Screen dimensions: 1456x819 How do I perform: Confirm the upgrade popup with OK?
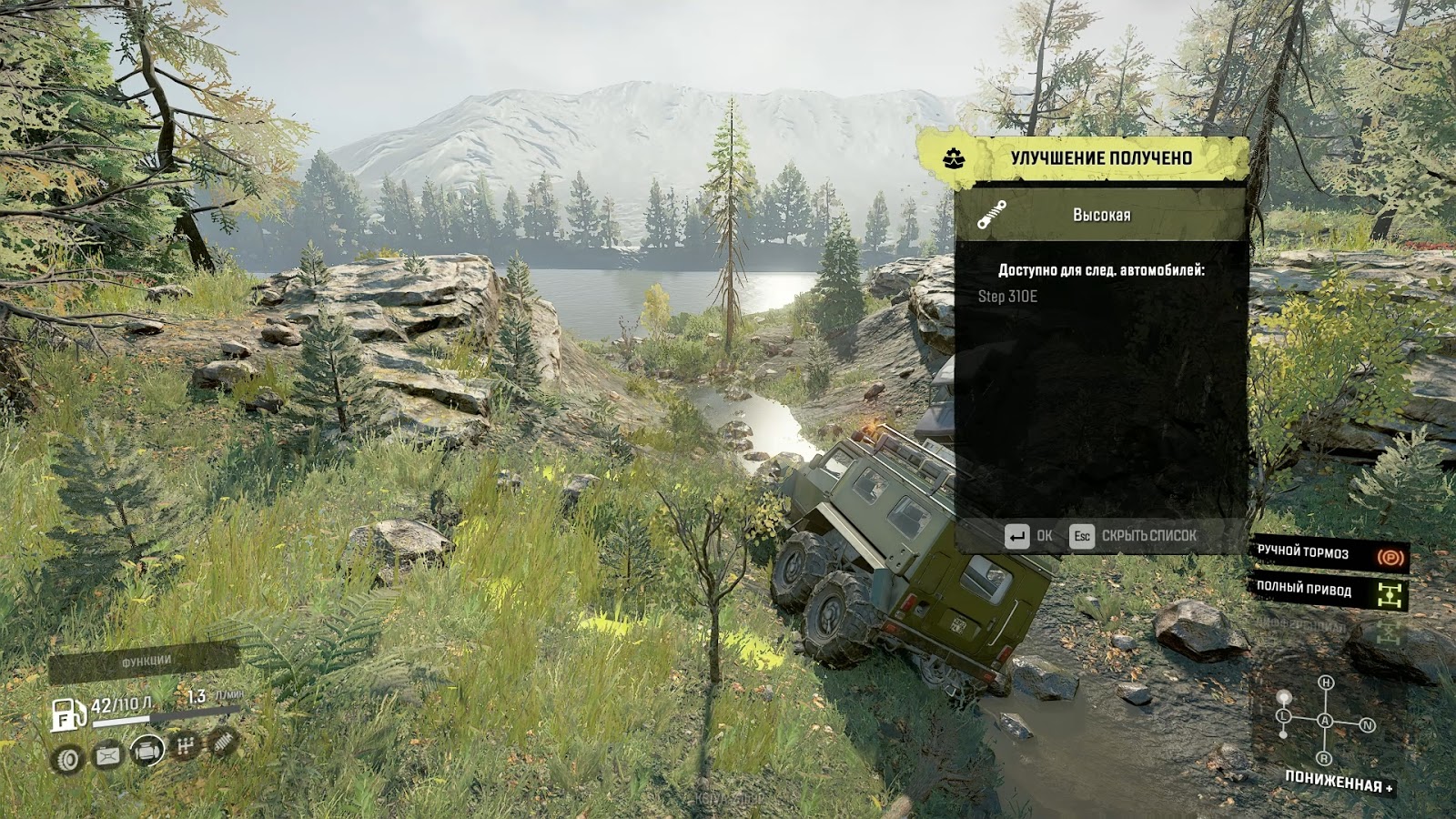click(x=1028, y=536)
